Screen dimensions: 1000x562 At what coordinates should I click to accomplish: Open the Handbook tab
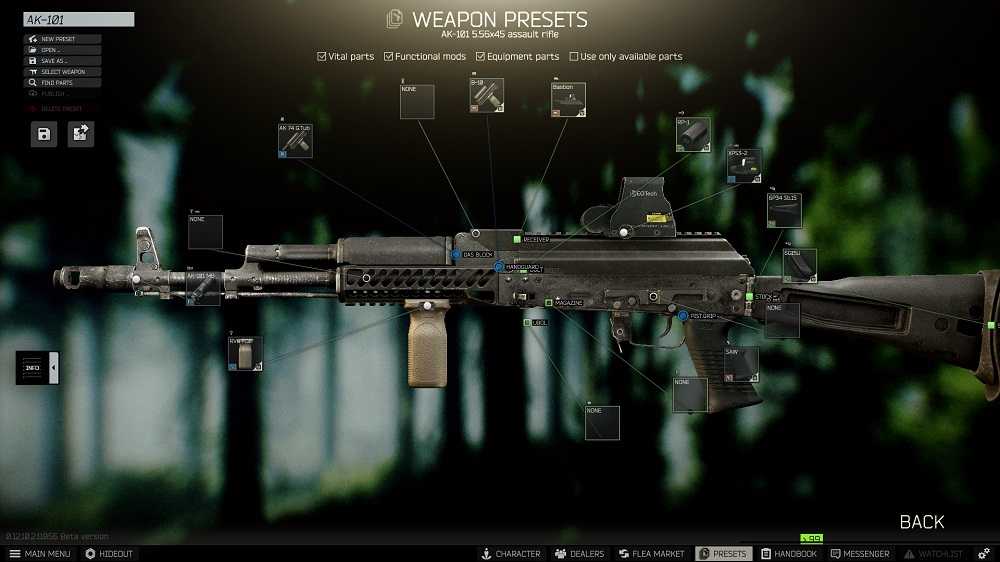tap(789, 554)
